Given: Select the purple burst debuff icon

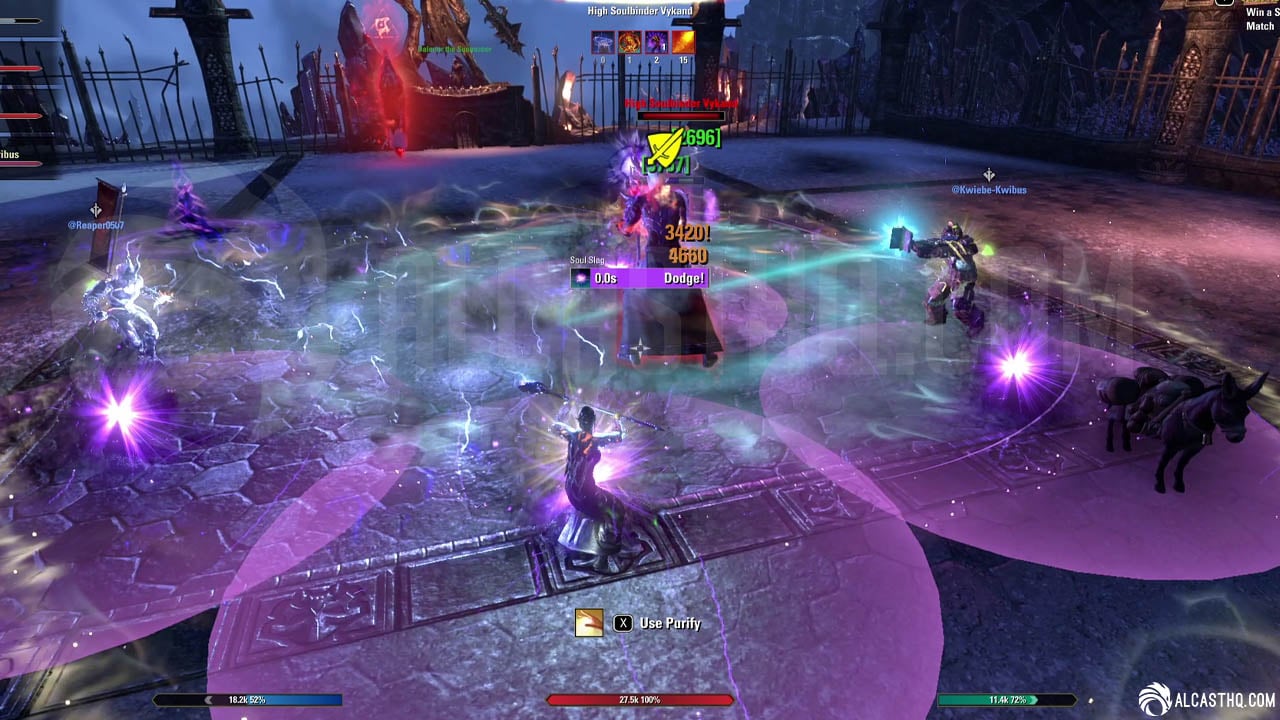Looking at the screenshot, I should [x=657, y=42].
